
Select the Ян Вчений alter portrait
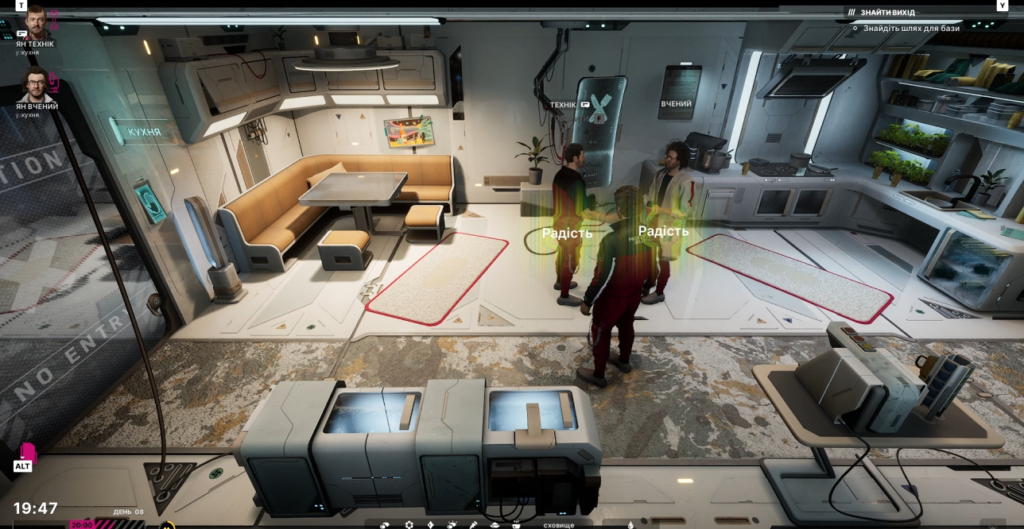click(36, 84)
